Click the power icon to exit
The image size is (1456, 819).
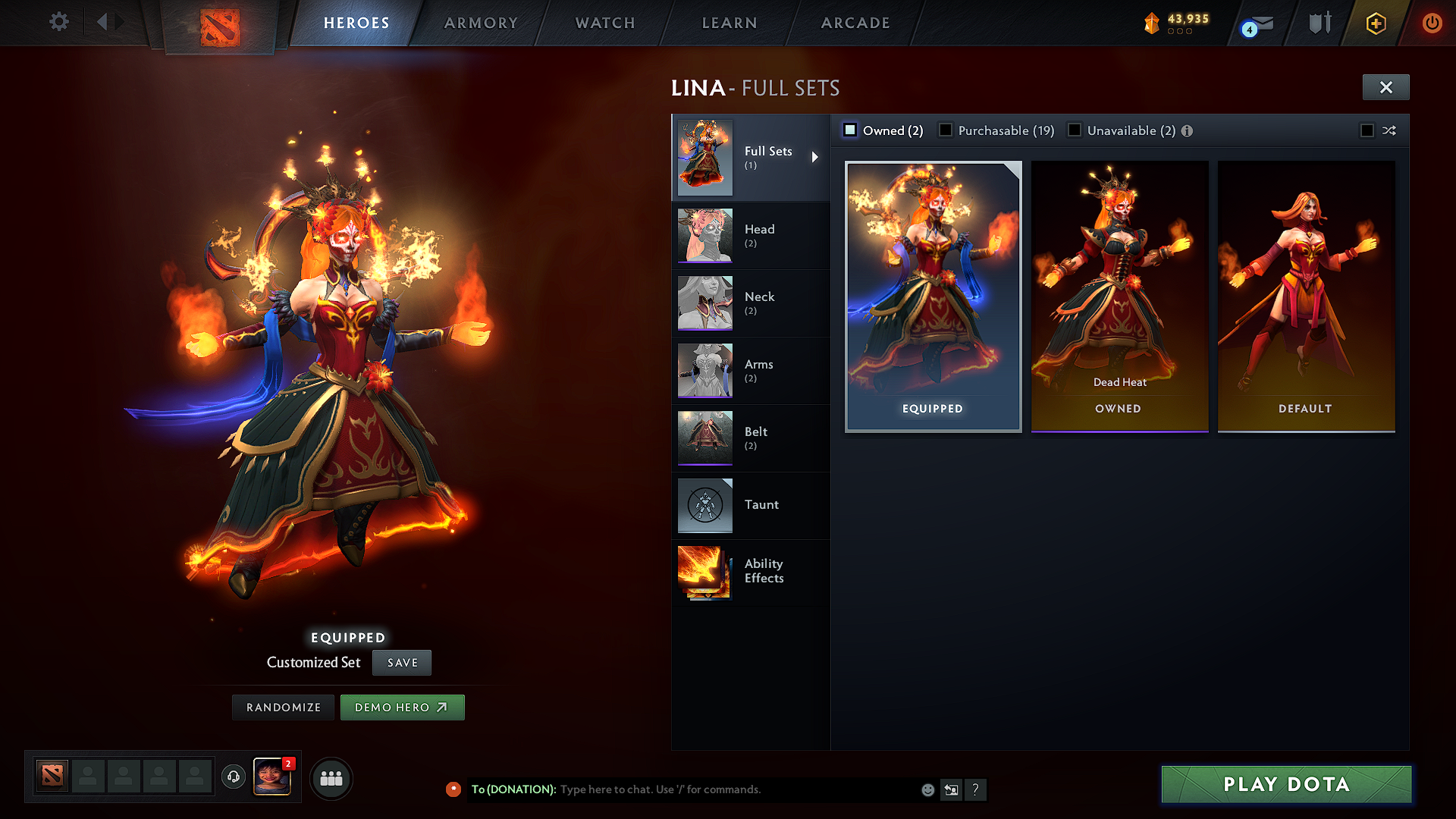click(x=1432, y=23)
